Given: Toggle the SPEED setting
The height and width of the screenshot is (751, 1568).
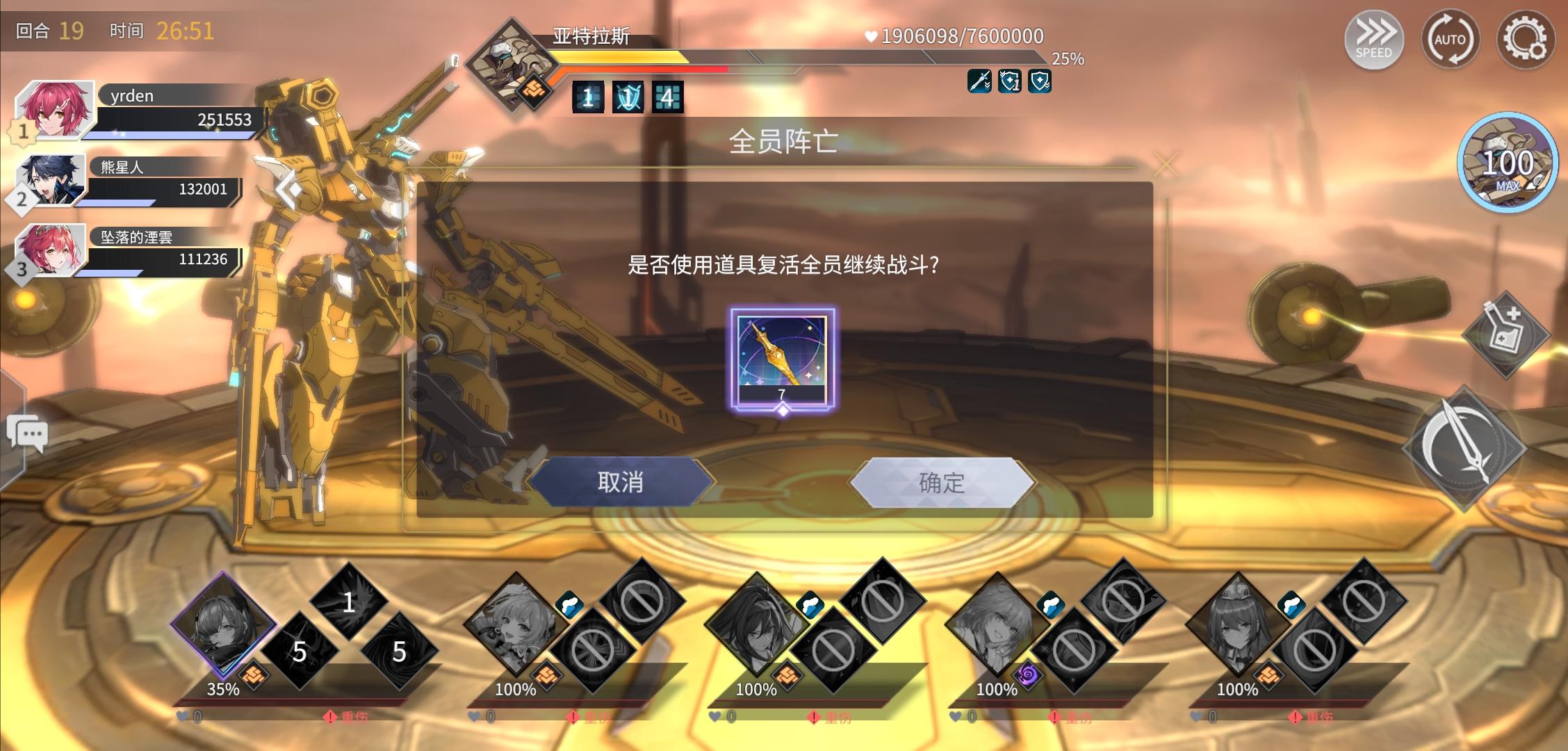Looking at the screenshot, I should [1374, 40].
